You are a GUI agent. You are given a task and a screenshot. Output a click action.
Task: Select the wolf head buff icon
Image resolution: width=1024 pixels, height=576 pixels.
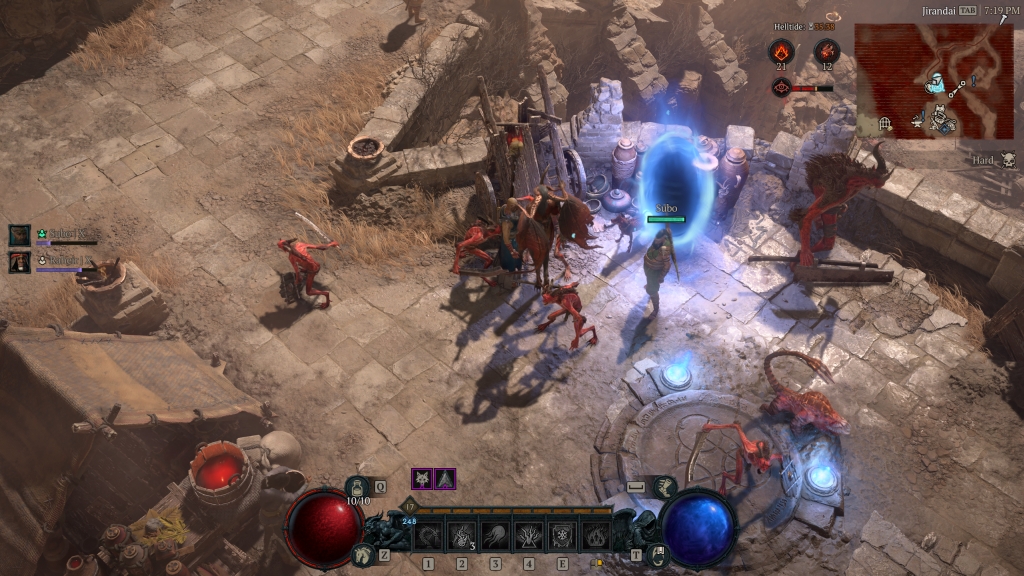[x=422, y=479]
